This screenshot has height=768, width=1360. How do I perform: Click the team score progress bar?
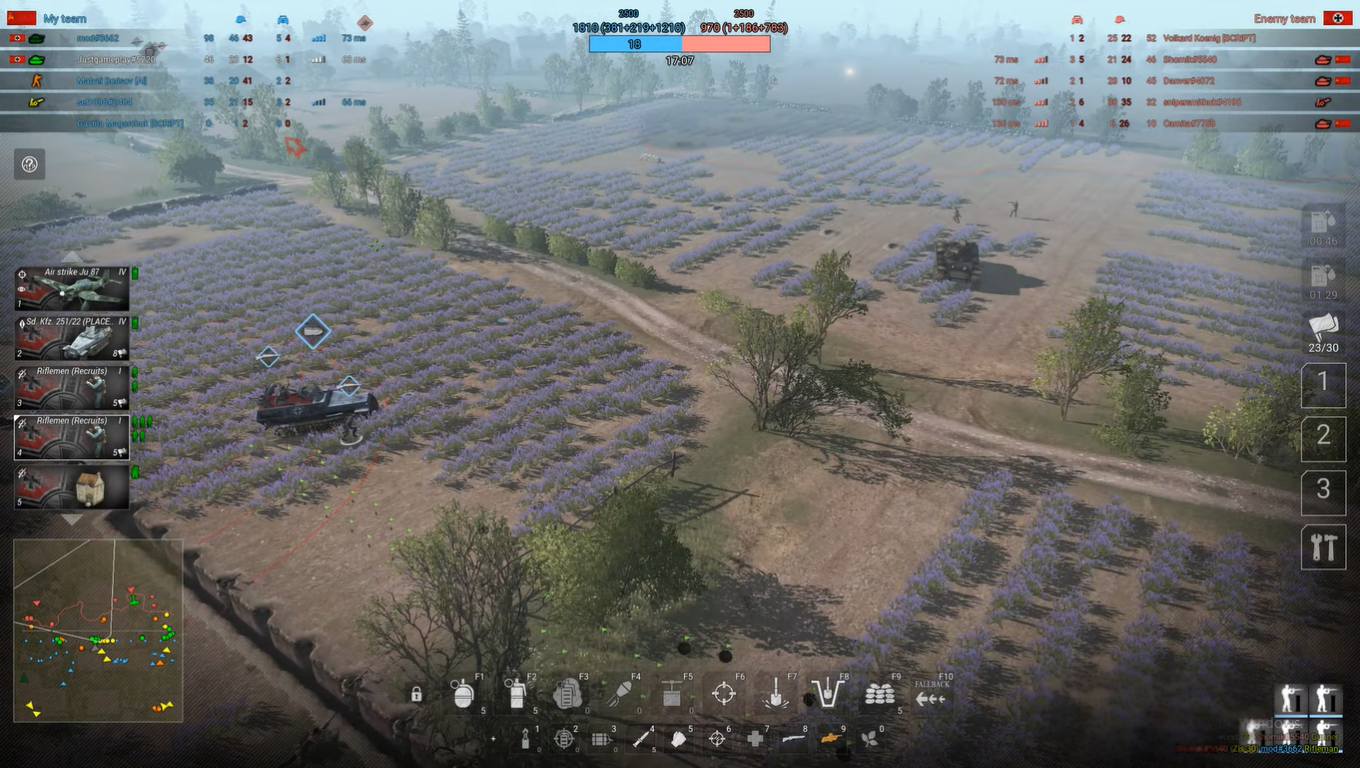(680, 44)
